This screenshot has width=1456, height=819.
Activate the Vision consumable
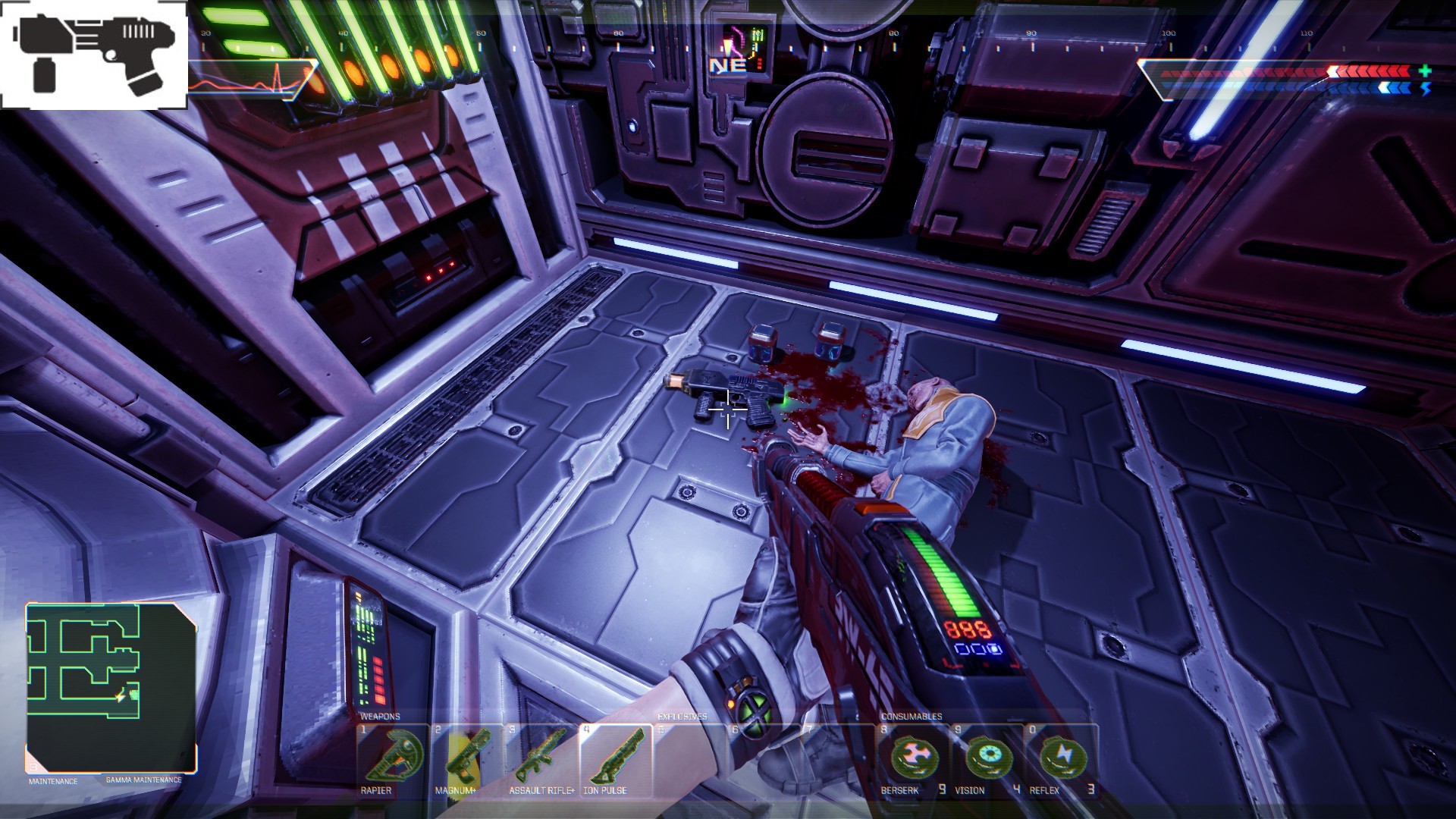click(987, 758)
